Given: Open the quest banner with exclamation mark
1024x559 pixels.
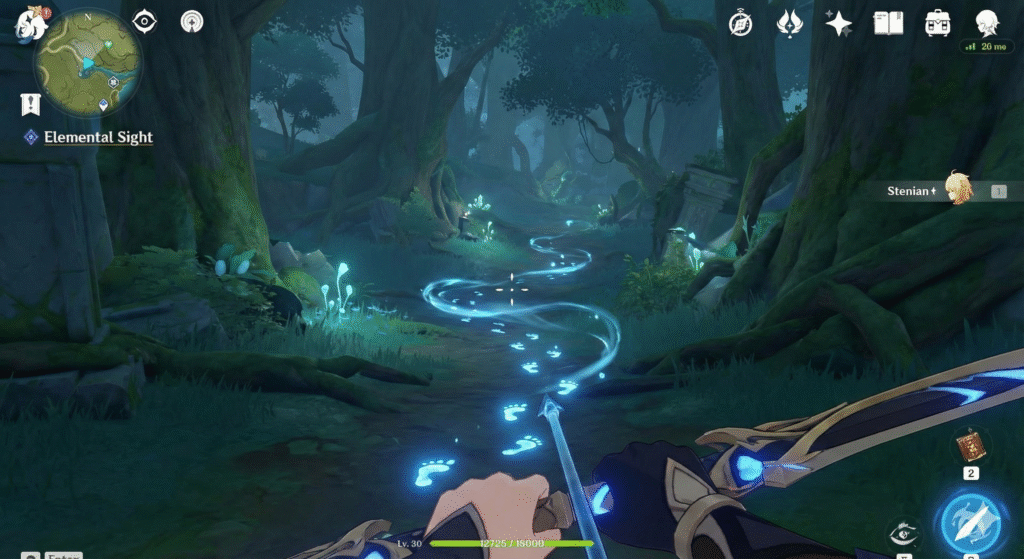Looking at the screenshot, I should tap(29, 104).
